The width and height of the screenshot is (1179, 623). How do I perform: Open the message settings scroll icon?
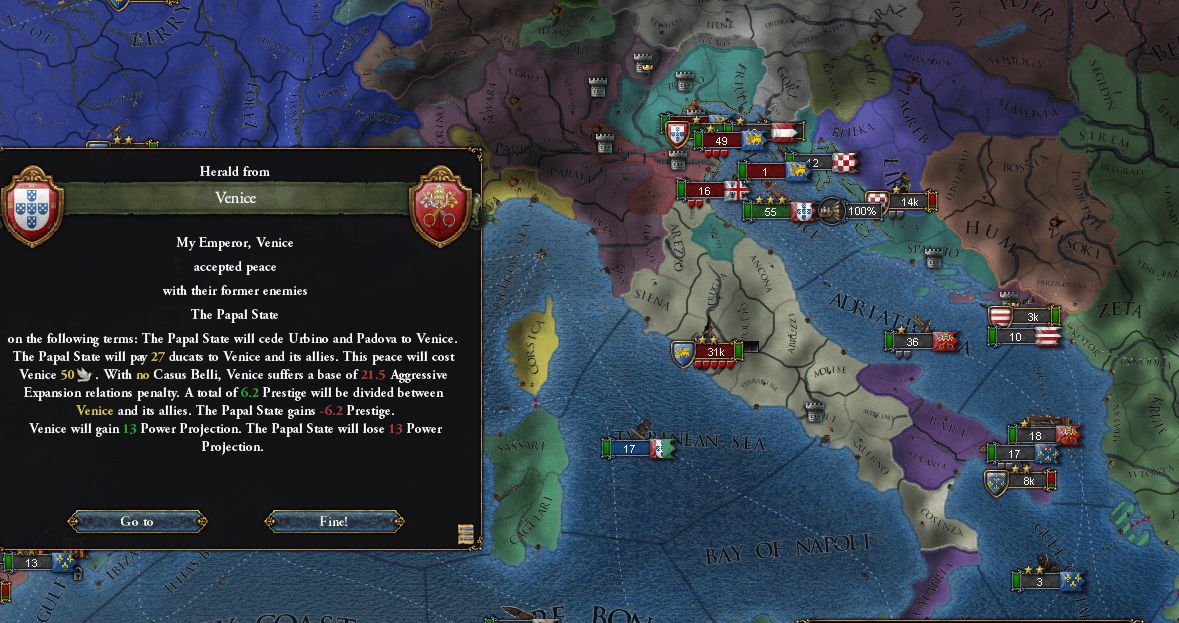(x=465, y=532)
